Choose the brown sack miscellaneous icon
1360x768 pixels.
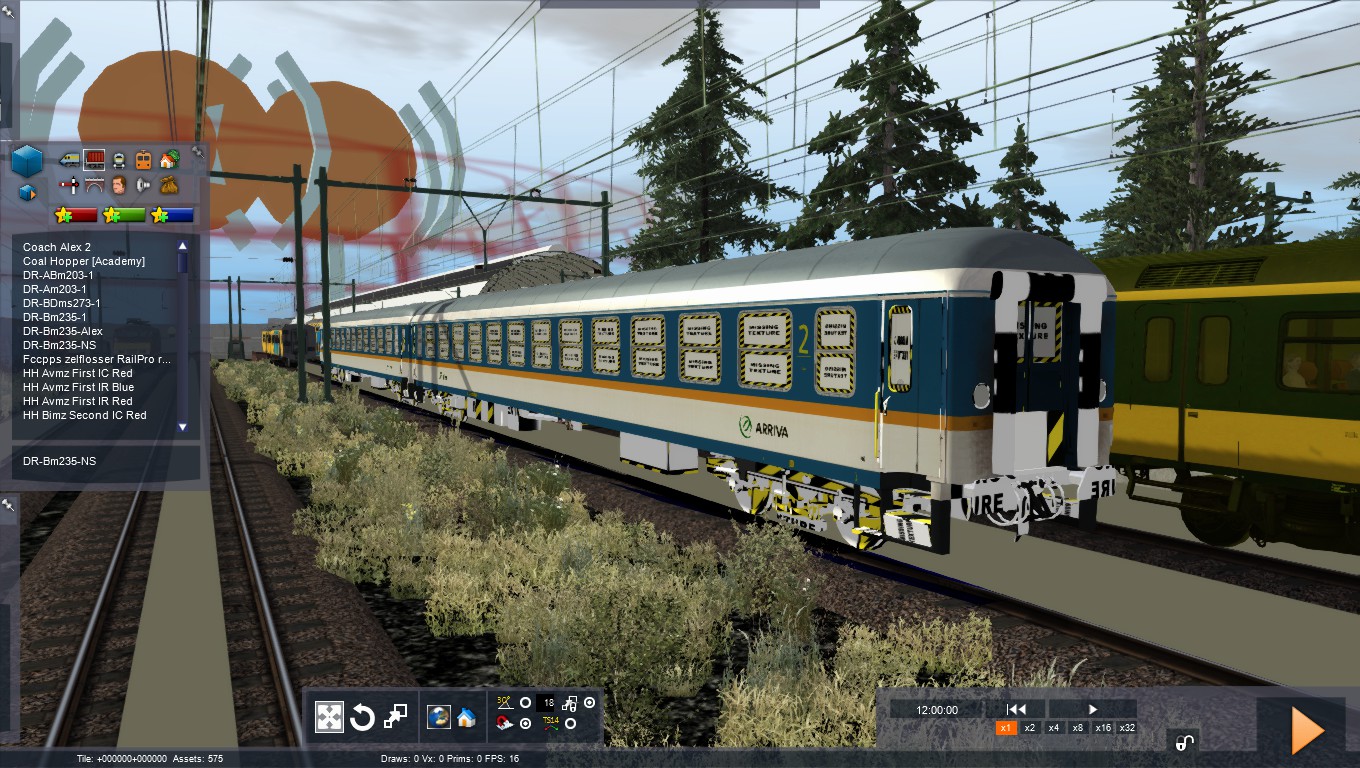(x=168, y=185)
